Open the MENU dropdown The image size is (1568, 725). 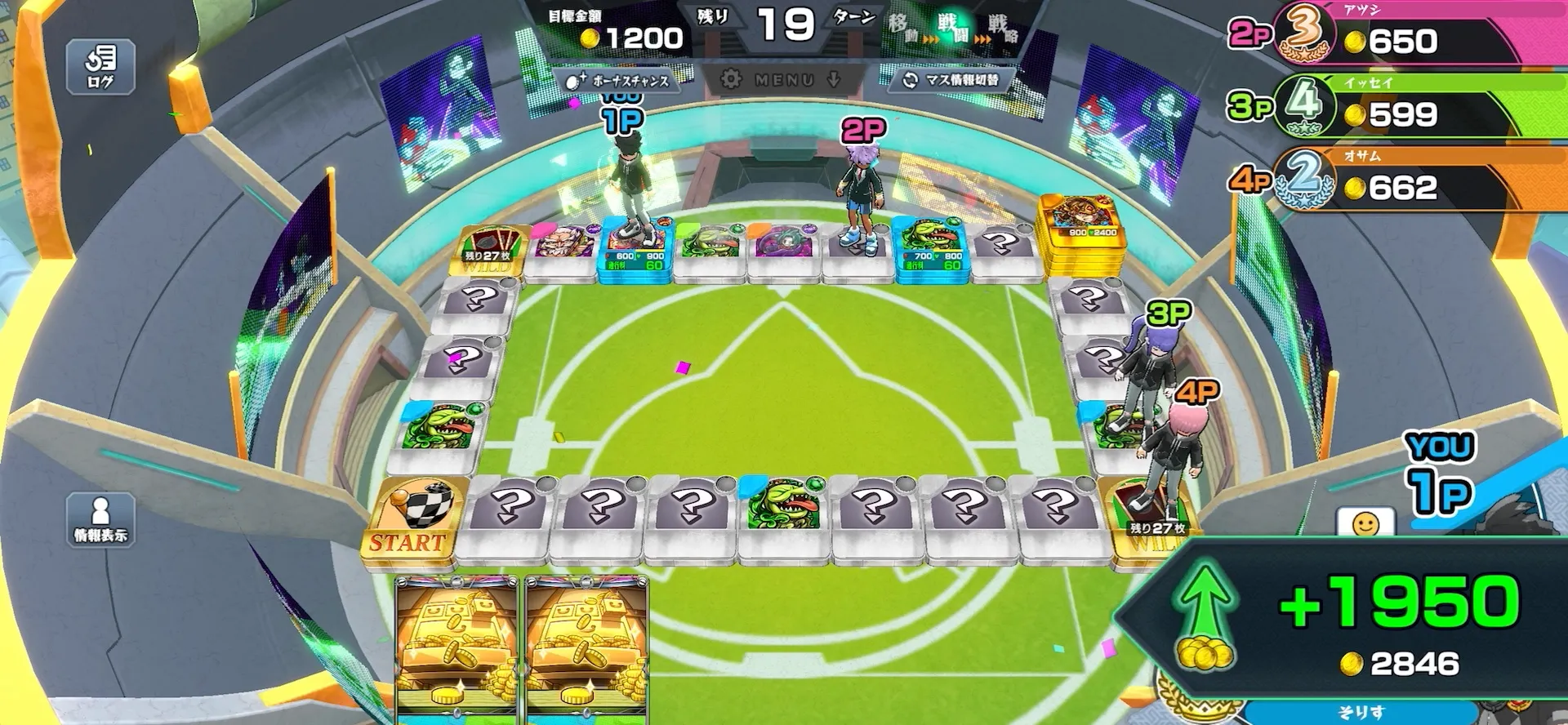click(x=783, y=79)
